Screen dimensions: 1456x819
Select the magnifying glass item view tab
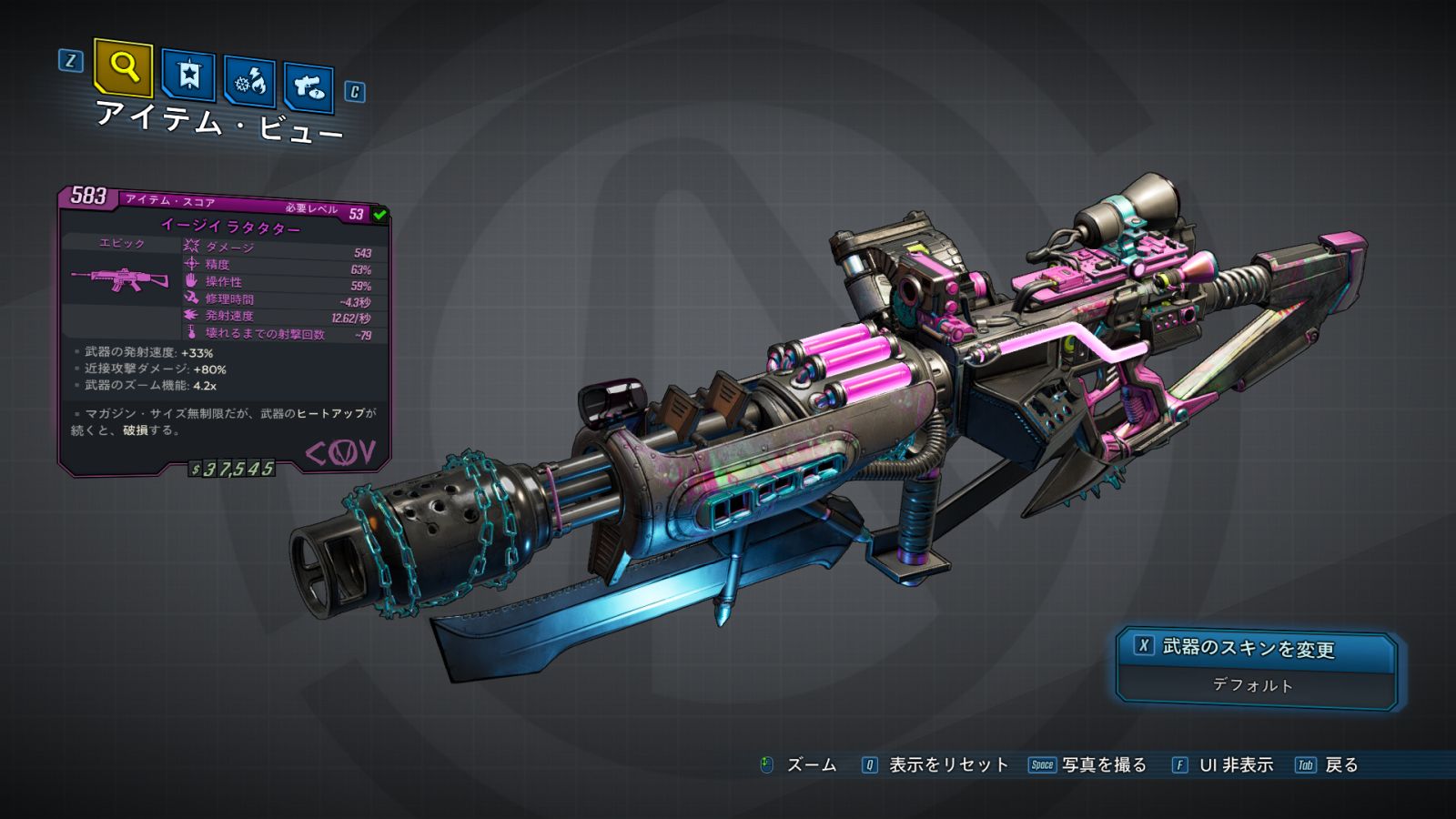[123, 67]
